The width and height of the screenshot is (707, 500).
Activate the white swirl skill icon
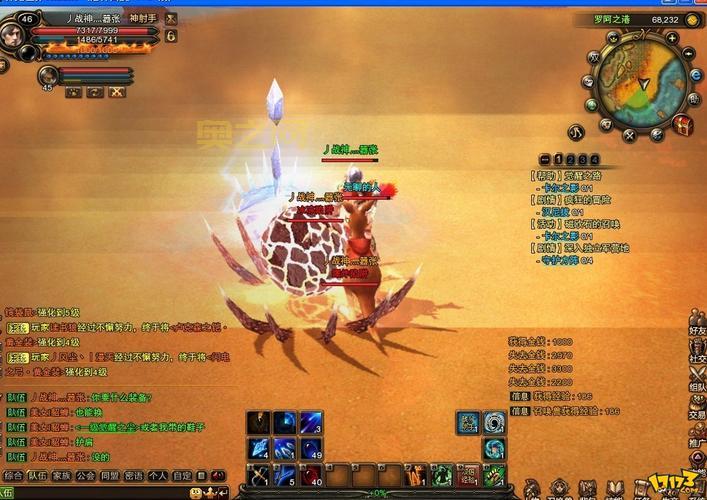pos(495,422)
